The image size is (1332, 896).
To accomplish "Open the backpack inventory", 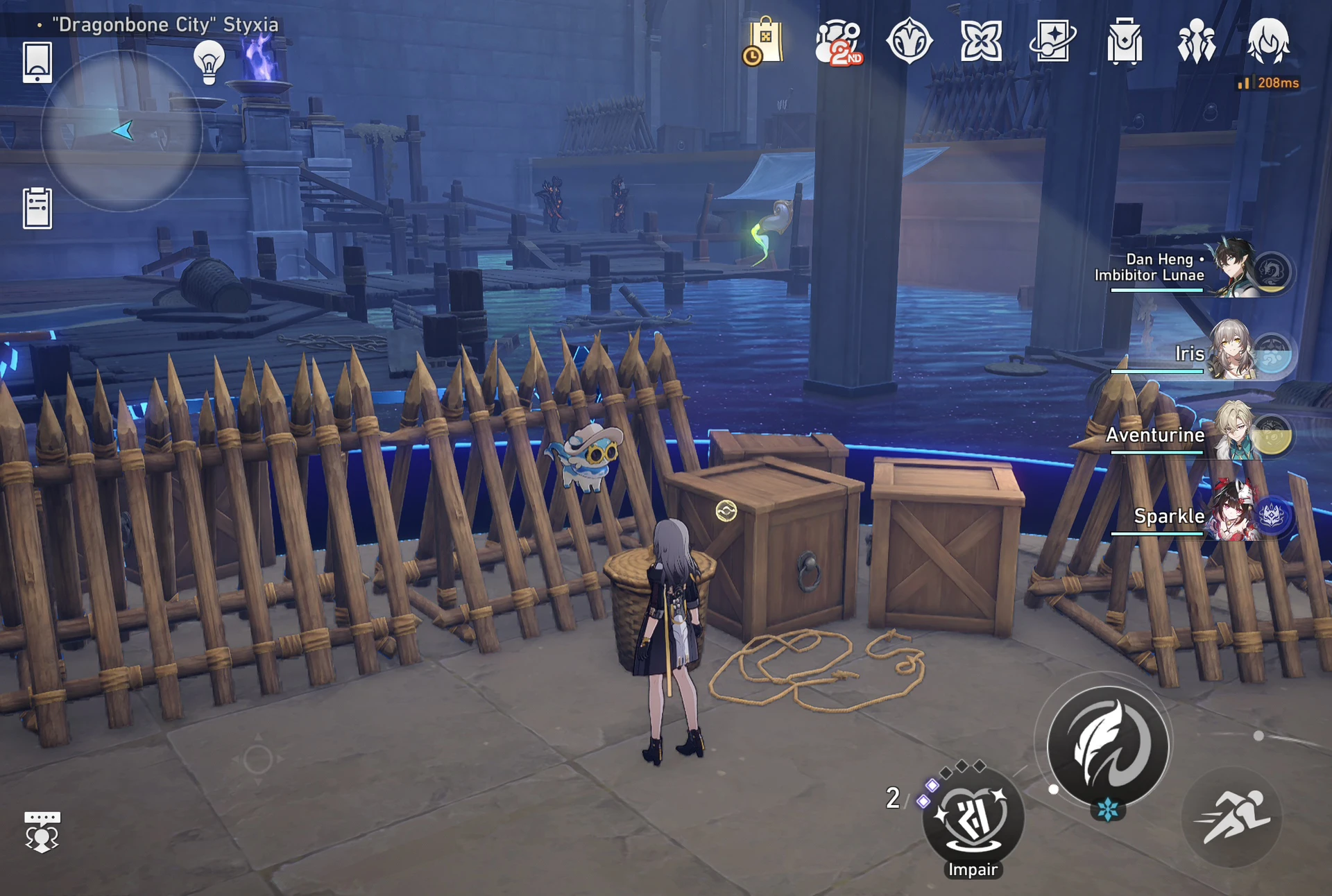I will point(1125,42).
